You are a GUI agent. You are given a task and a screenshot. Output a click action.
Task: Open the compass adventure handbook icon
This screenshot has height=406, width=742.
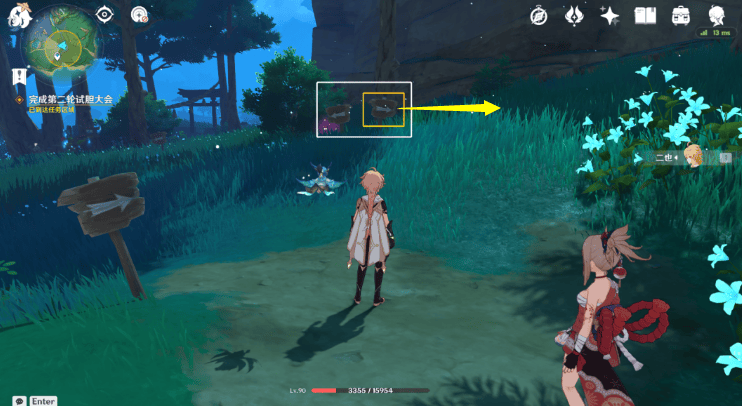539,16
